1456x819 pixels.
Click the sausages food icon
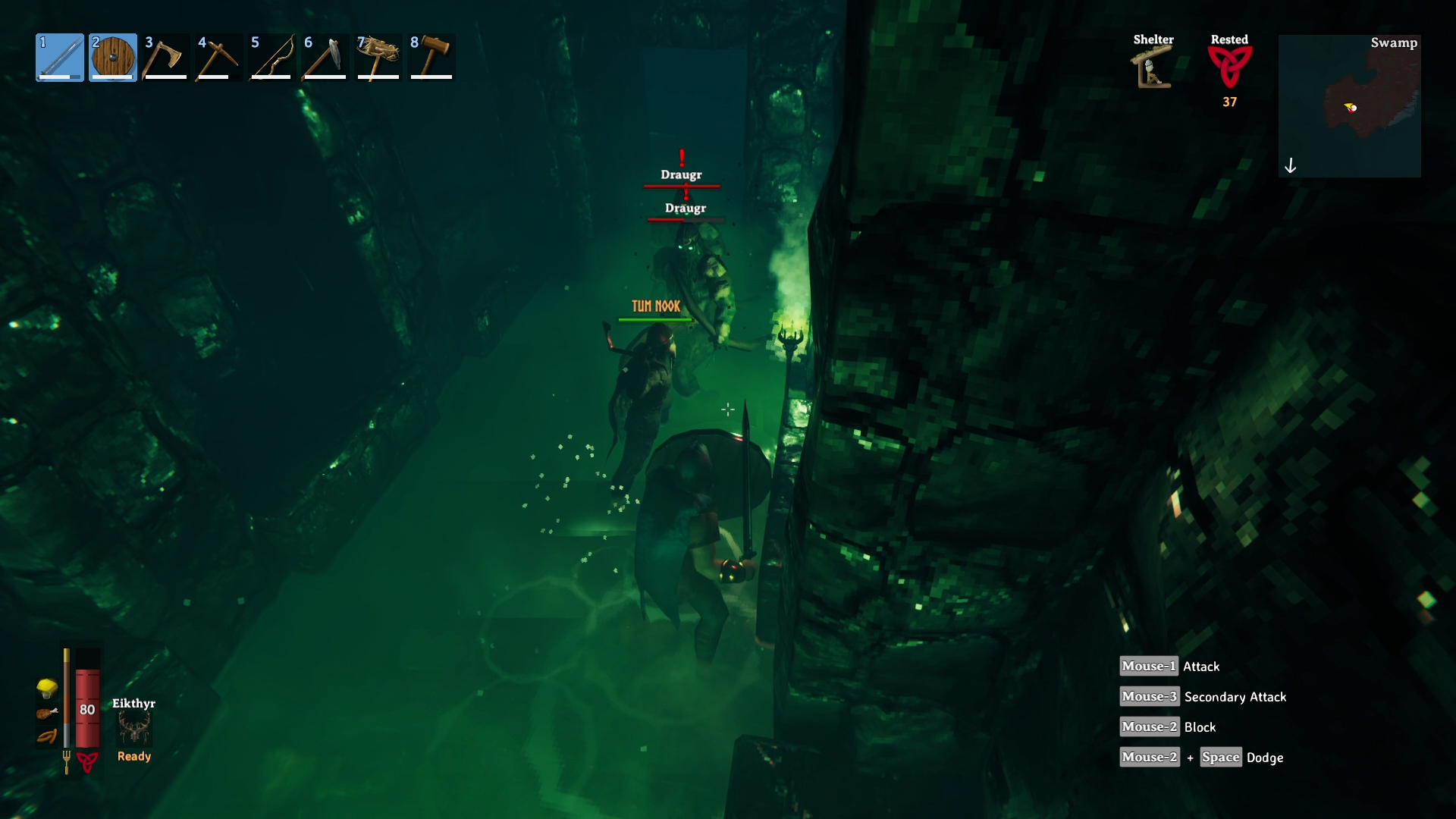[x=47, y=736]
